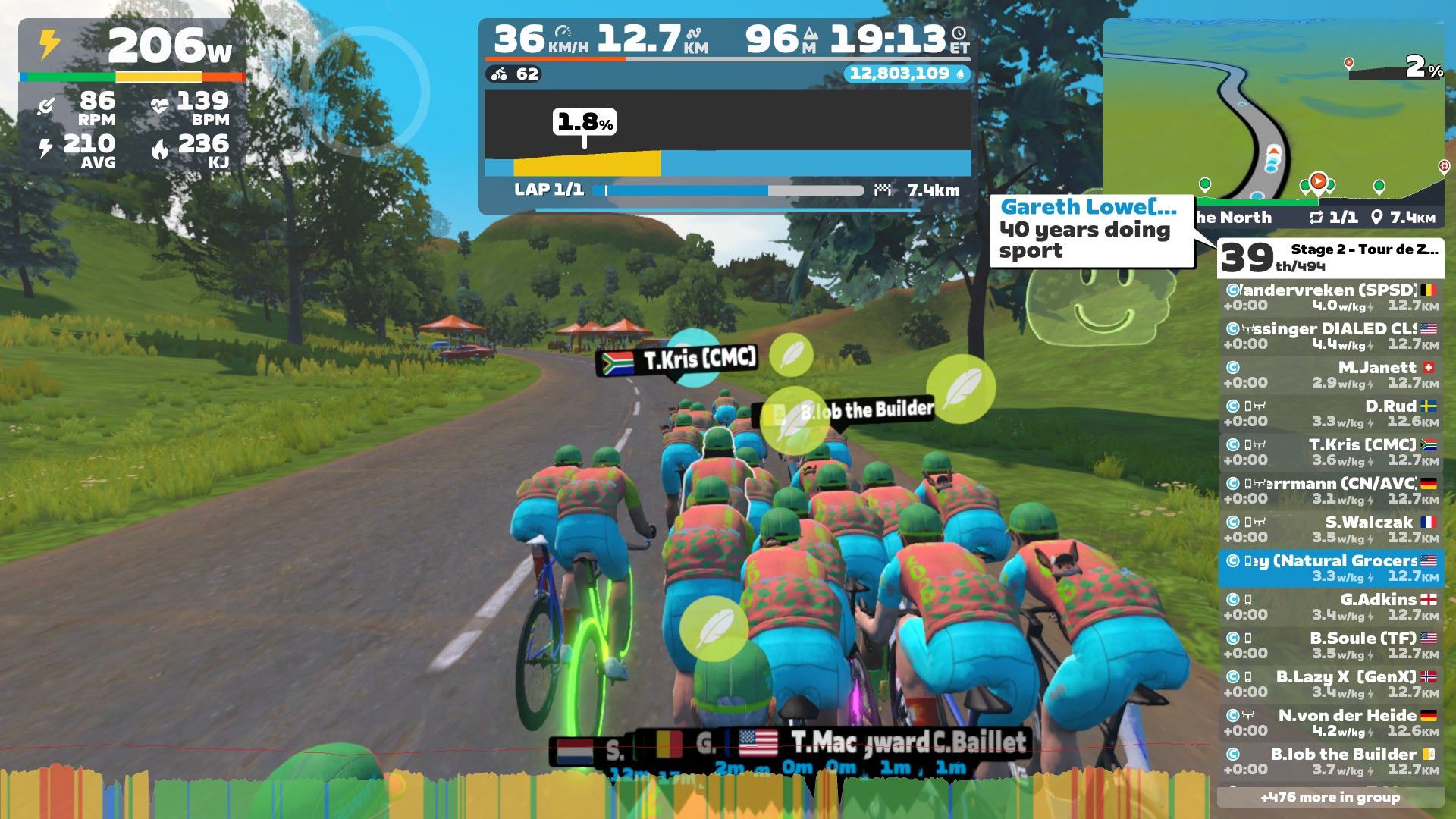Viewport: 1456px width, 819px height.
Task: Click the highlighted Natural Grocers rider row
Action: pos(1330,568)
